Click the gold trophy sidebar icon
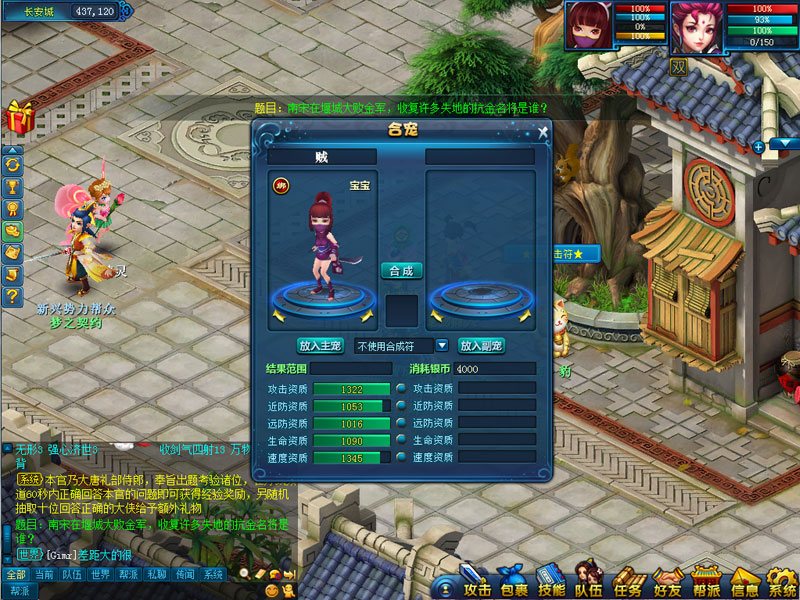Image resolution: width=800 pixels, height=600 pixels. click(x=13, y=186)
